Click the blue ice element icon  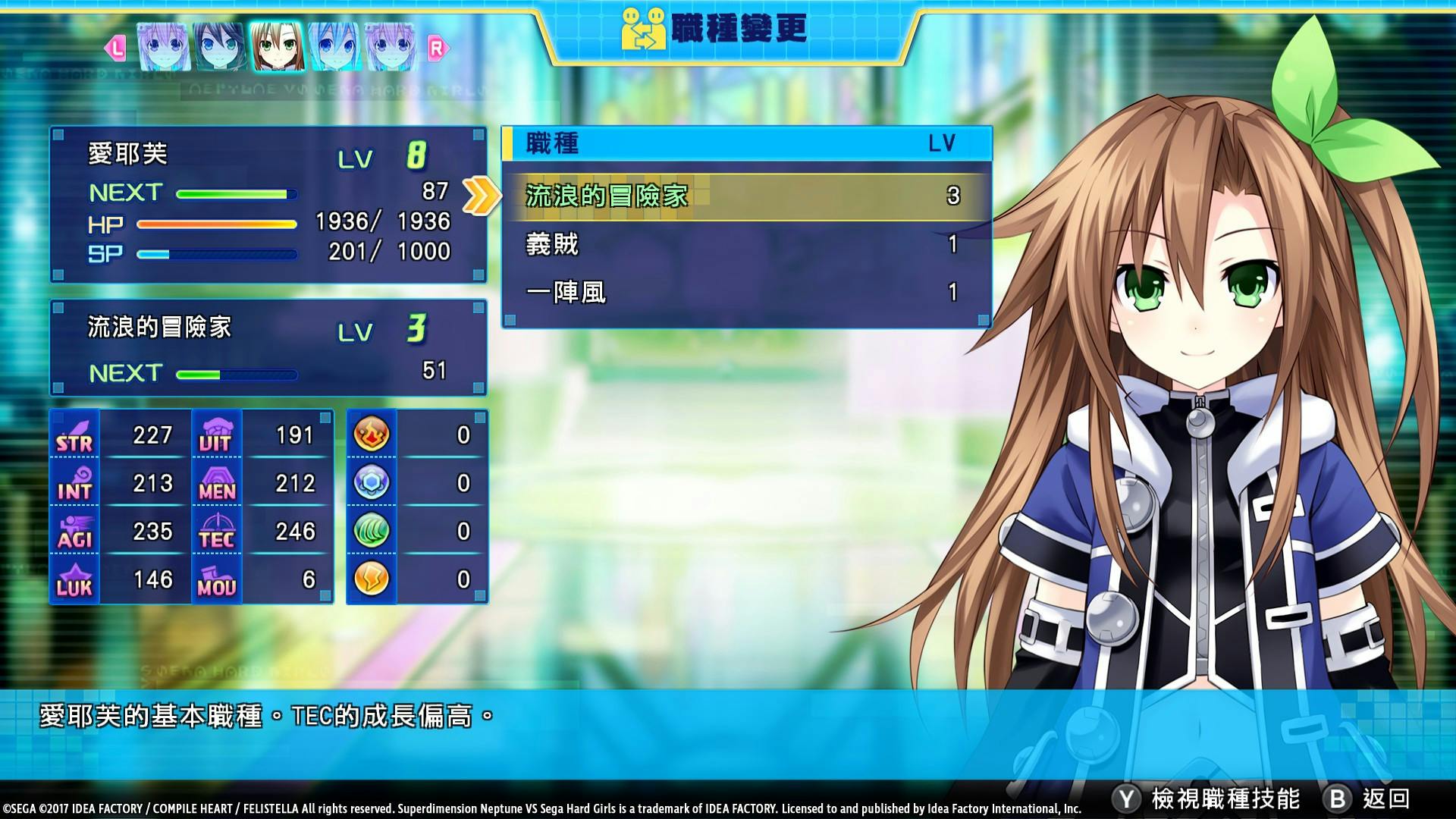pyautogui.click(x=371, y=482)
